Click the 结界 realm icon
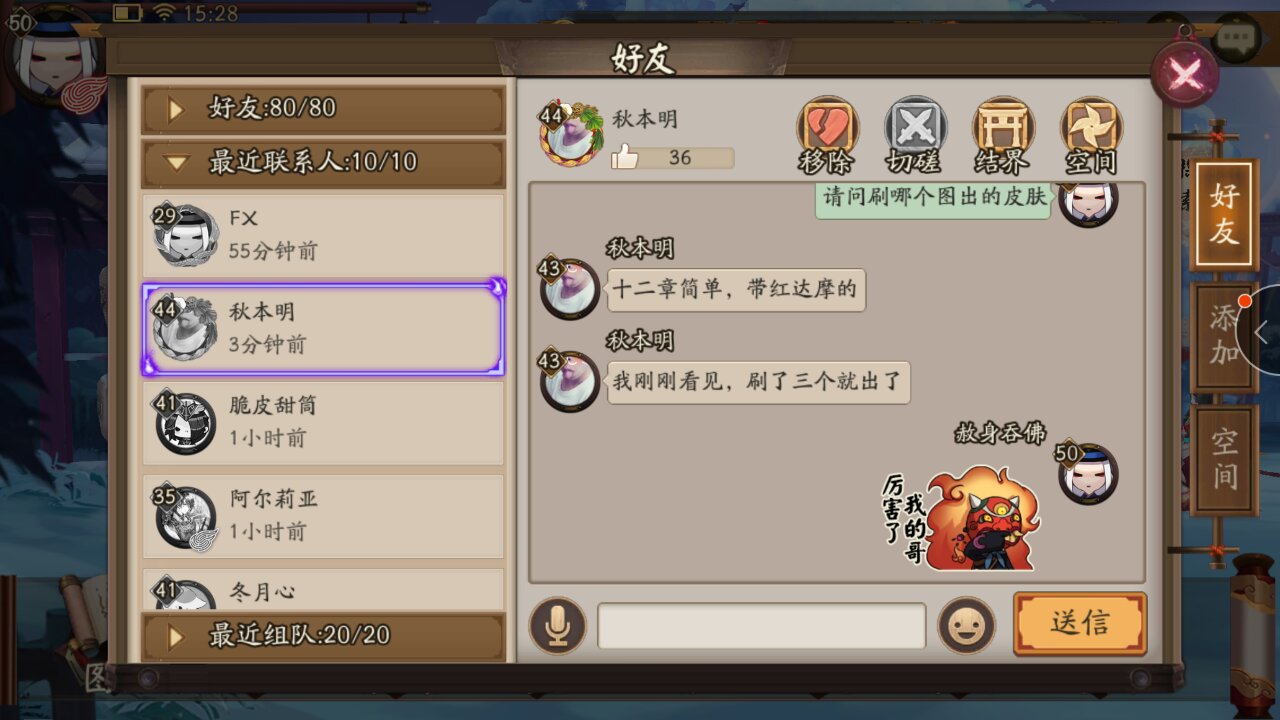 pos(1002,131)
